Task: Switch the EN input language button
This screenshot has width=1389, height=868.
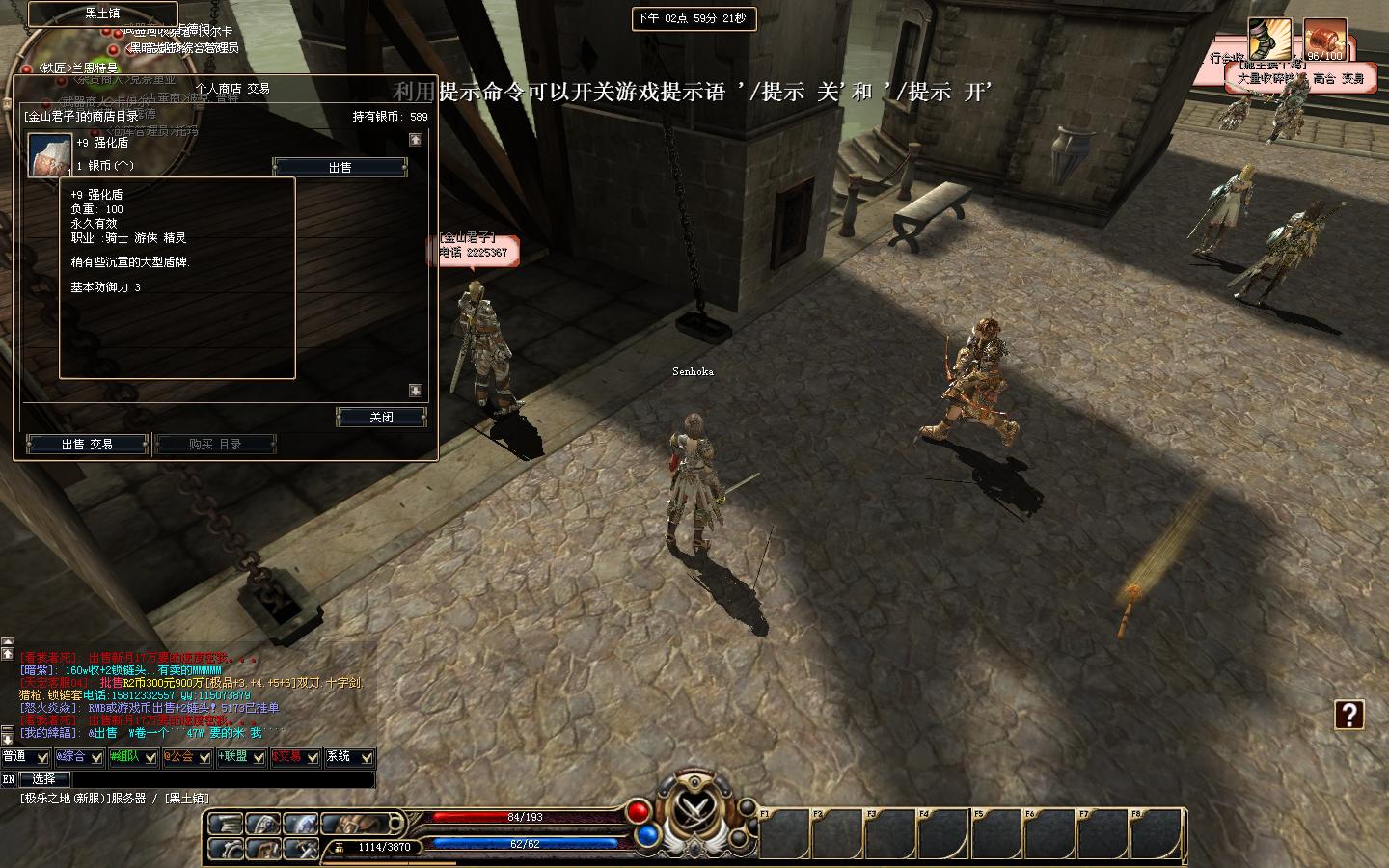Action: tap(9, 779)
